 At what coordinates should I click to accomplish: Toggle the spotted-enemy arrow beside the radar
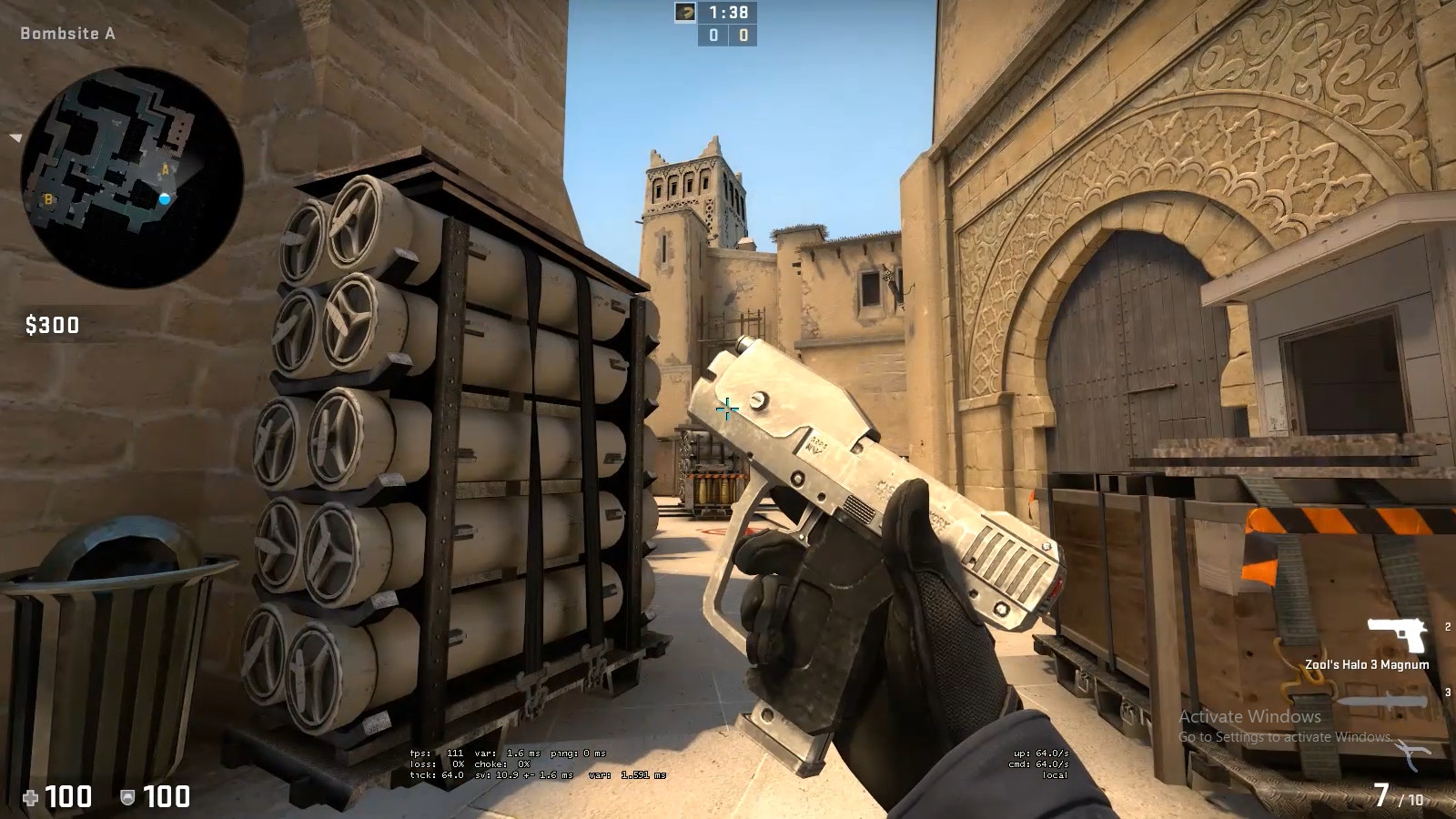14,139
